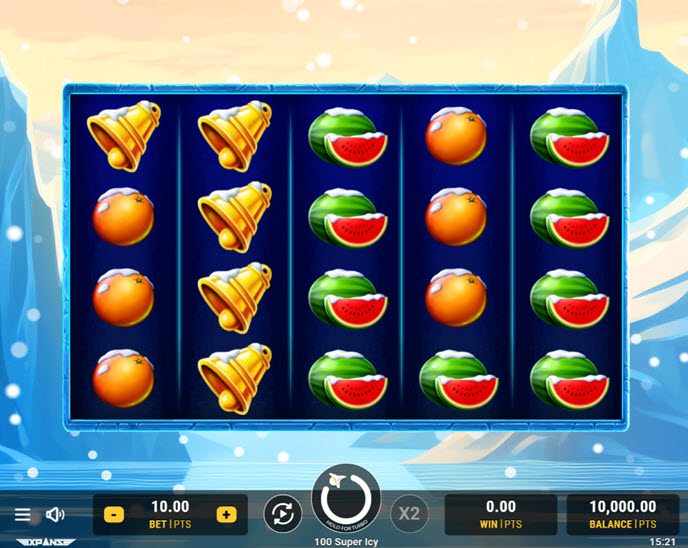Activate the autoplay circular arrows button
This screenshot has height=548, width=688.
pos(283,514)
